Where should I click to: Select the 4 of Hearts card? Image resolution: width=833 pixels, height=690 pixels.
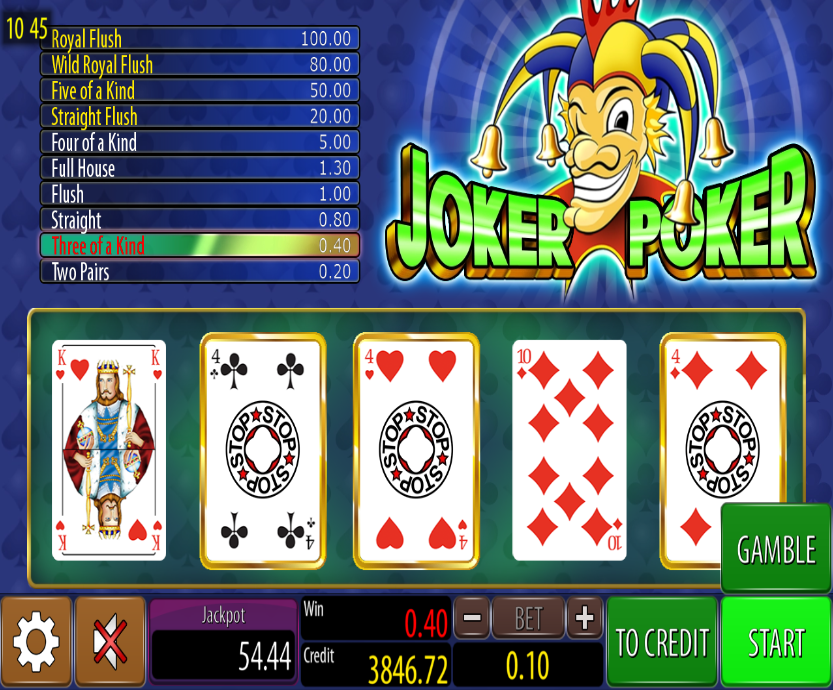pyautogui.click(x=416, y=449)
